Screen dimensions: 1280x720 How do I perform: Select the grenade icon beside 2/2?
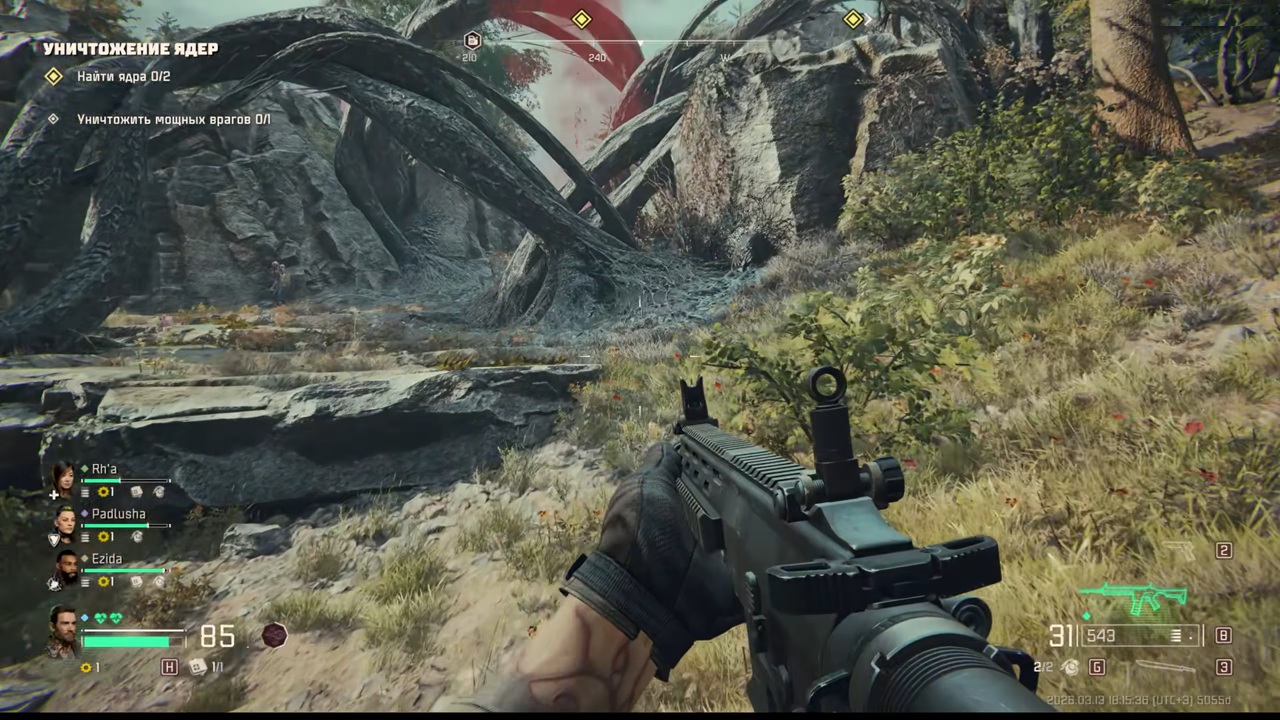1070,666
